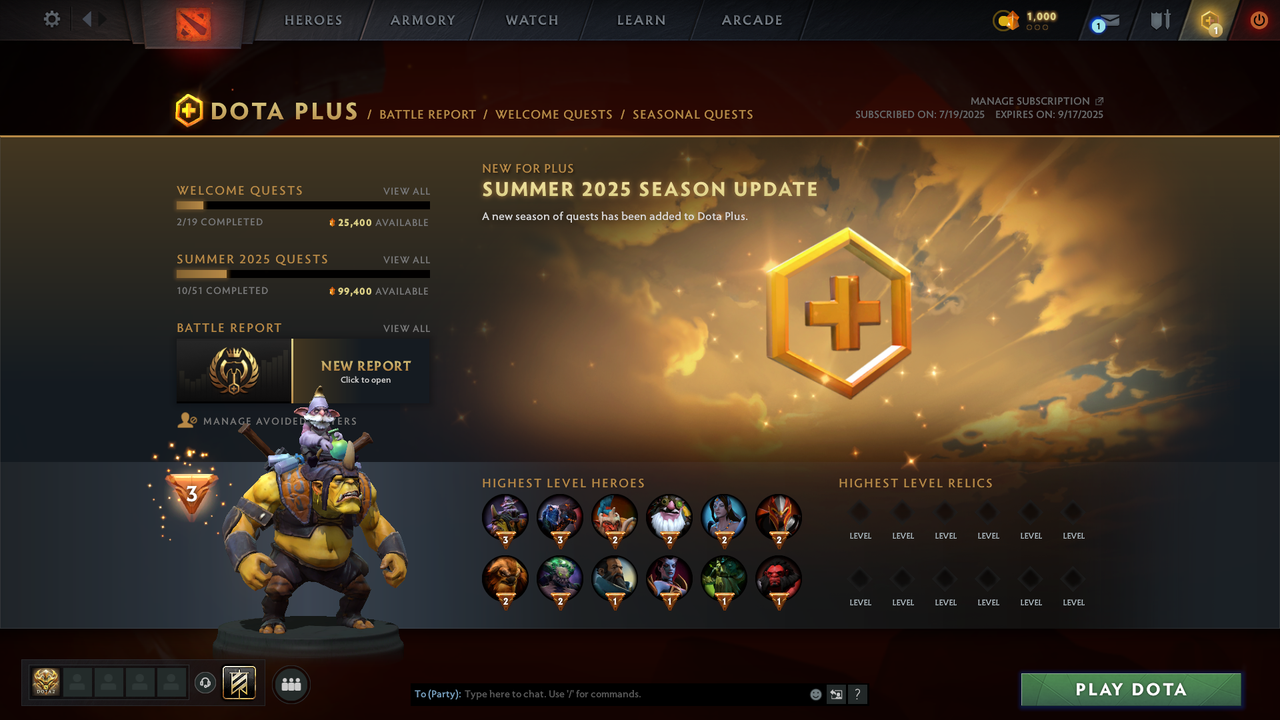Click the Dota Plus subscriber banner toggle near party slots
1280x720 pixels.
click(239, 683)
